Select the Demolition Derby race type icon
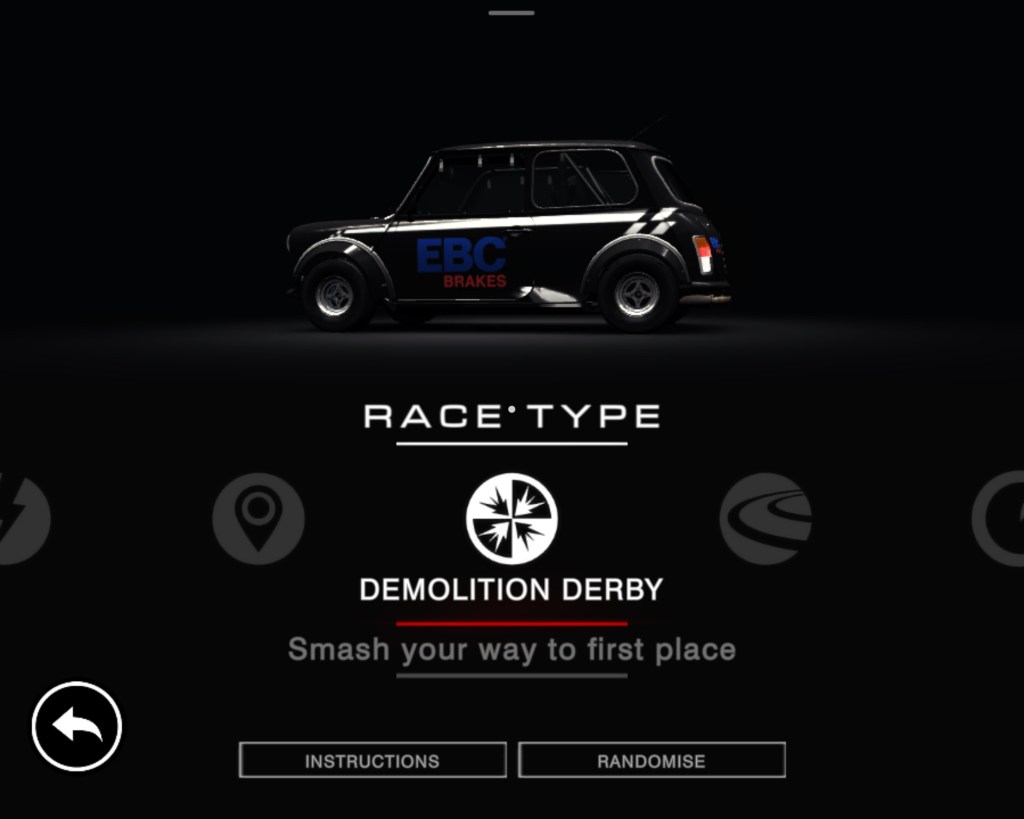The width and height of the screenshot is (1024, 819). click(512, 518)
